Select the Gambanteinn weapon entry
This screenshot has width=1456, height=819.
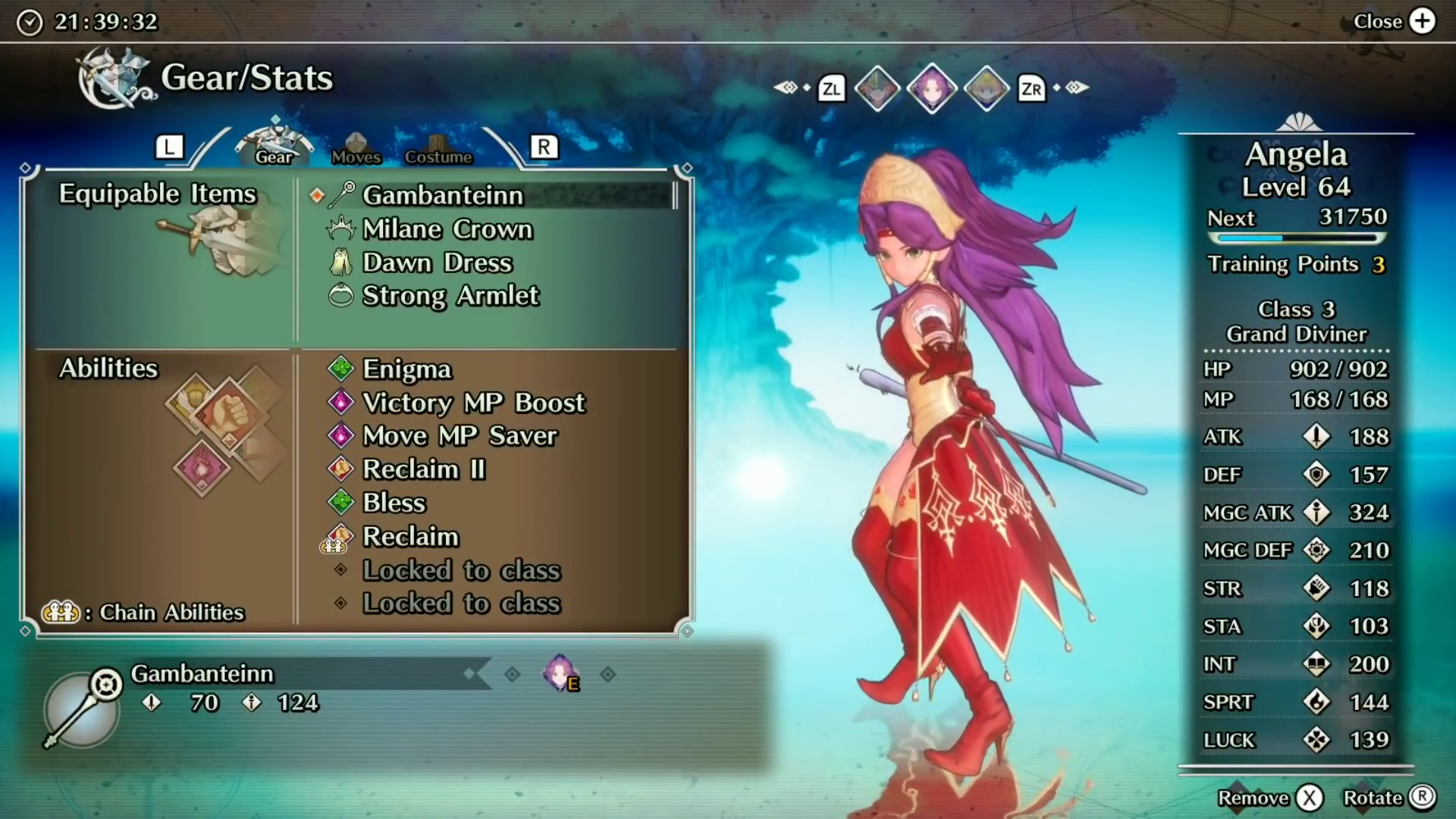[x=443, y=196]
